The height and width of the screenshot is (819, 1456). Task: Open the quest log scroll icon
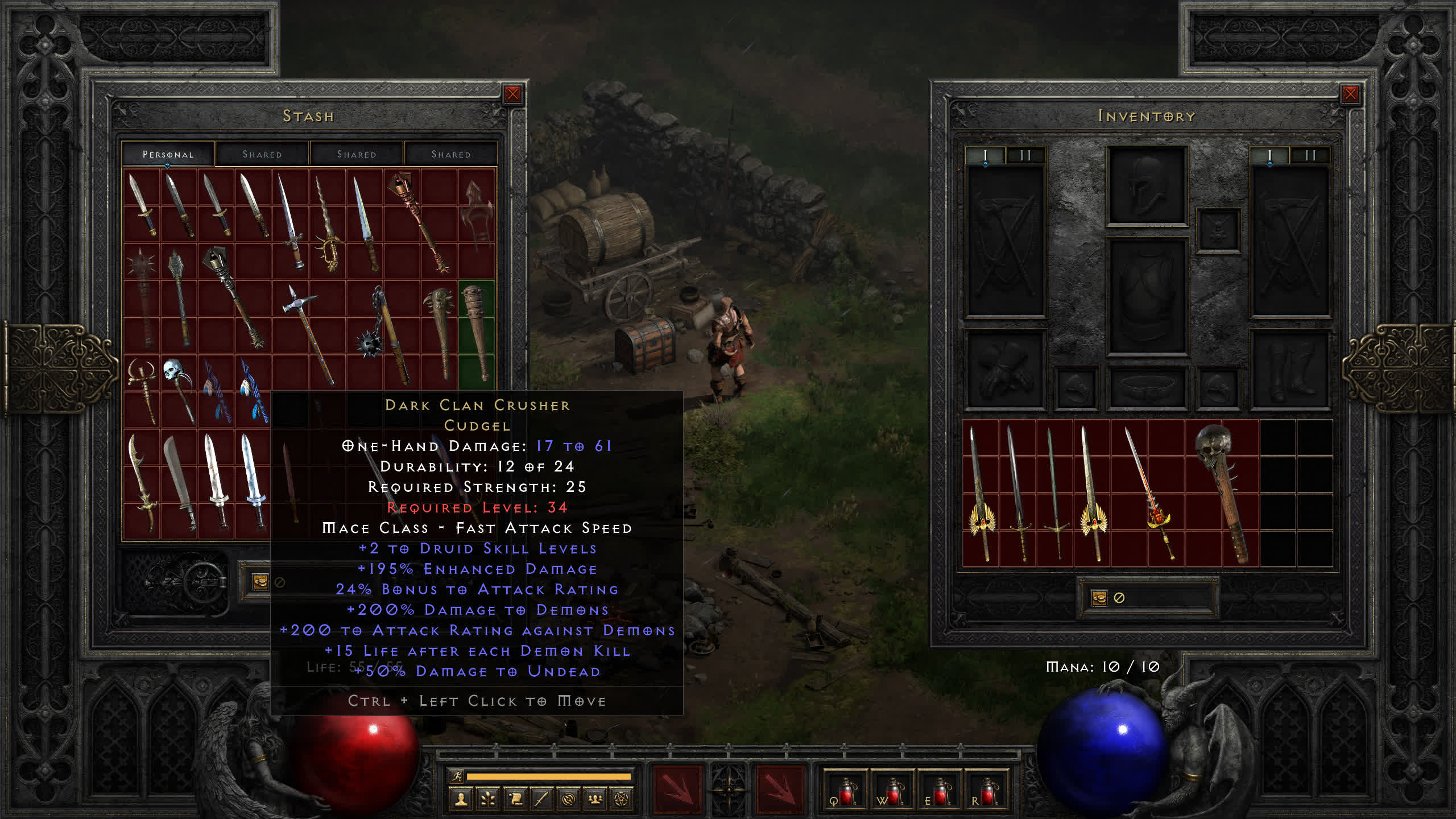click(515, 800)
